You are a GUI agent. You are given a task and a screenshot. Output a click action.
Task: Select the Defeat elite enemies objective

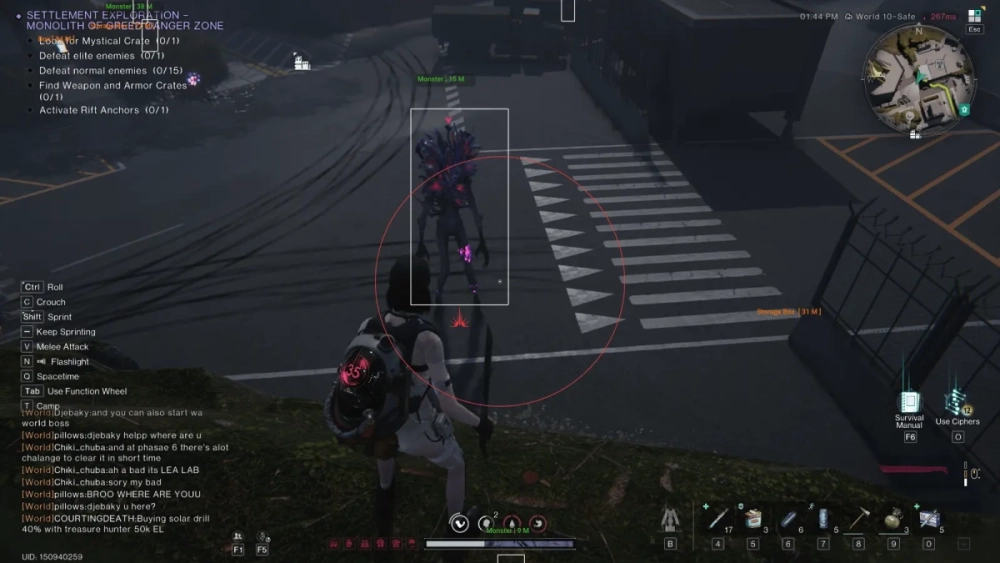tap(101, 56)
